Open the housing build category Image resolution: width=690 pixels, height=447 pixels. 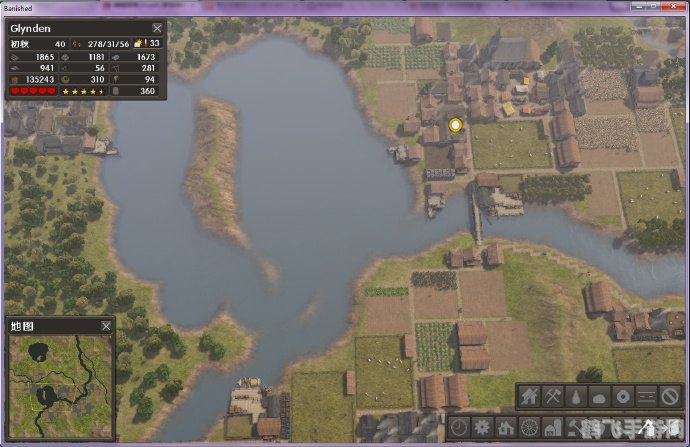point(530,396)
